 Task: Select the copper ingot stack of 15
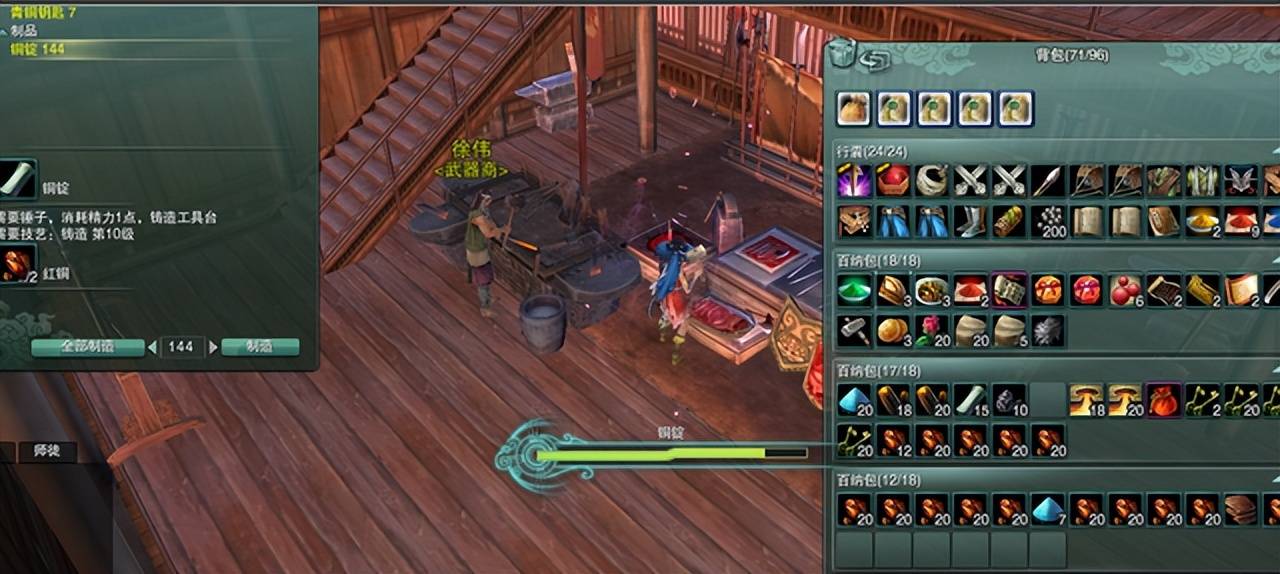pos(969,400)
